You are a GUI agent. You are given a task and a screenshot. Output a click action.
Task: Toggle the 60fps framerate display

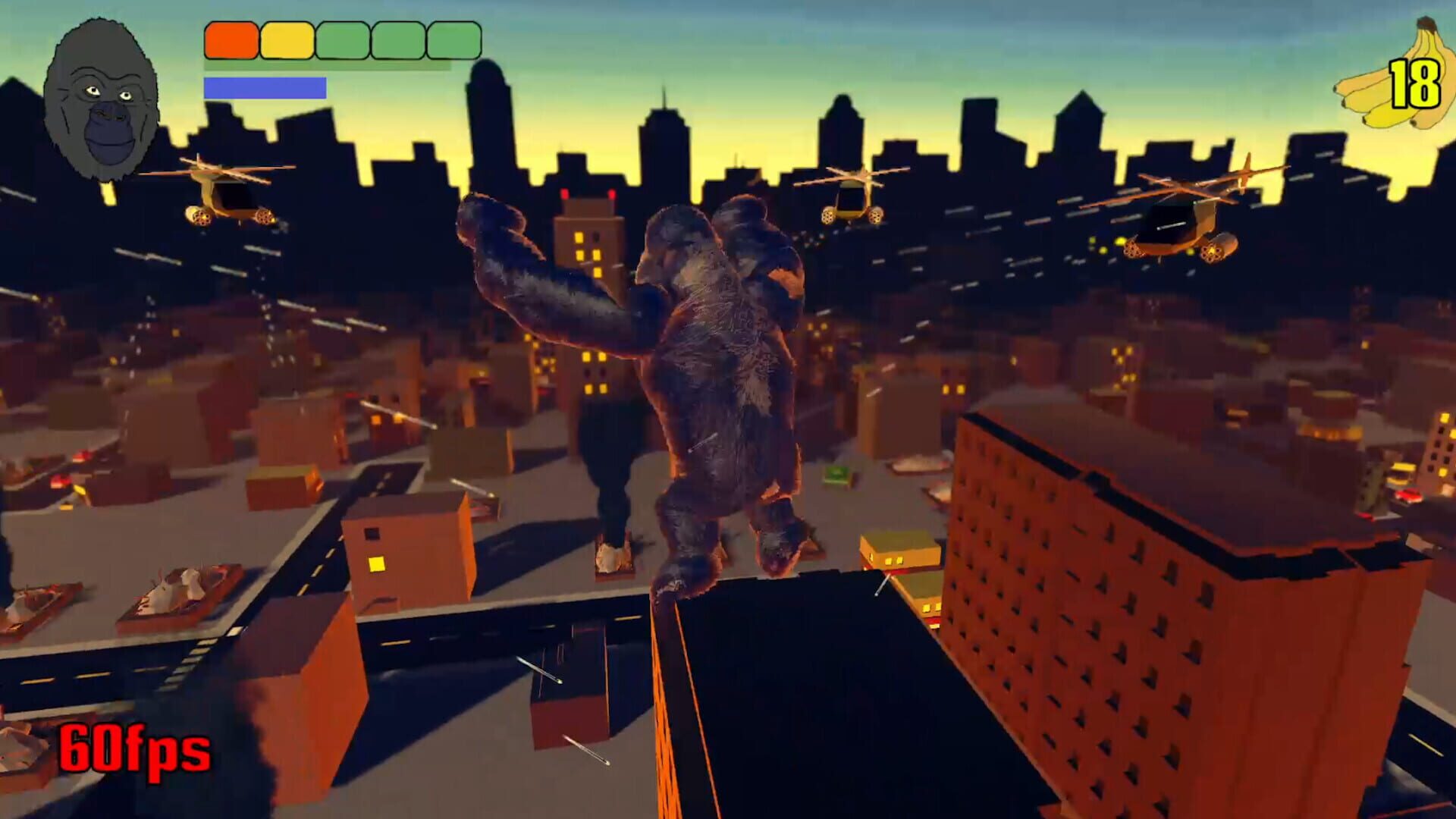point(135,752)
